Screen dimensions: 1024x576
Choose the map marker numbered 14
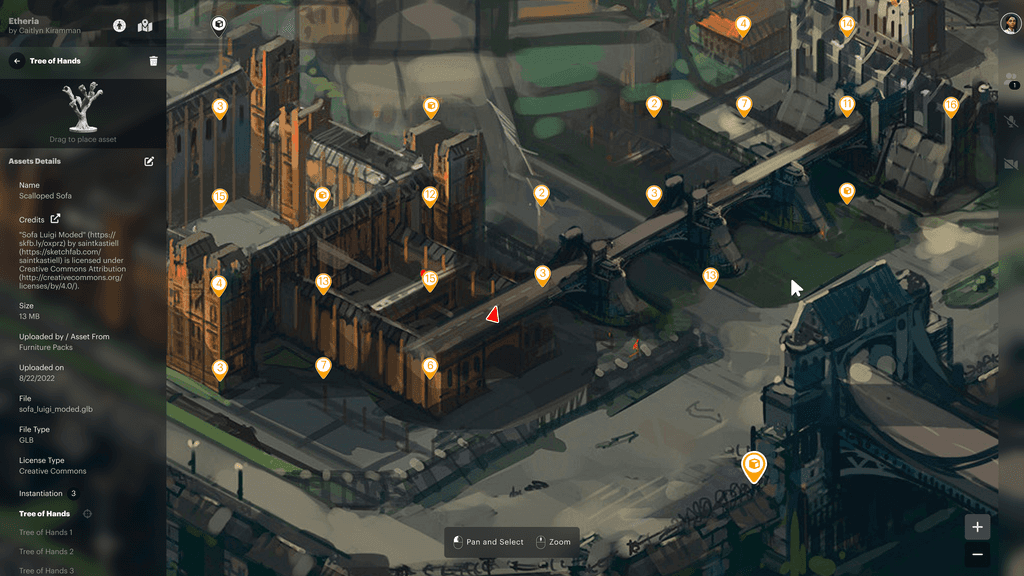[847, 24]
